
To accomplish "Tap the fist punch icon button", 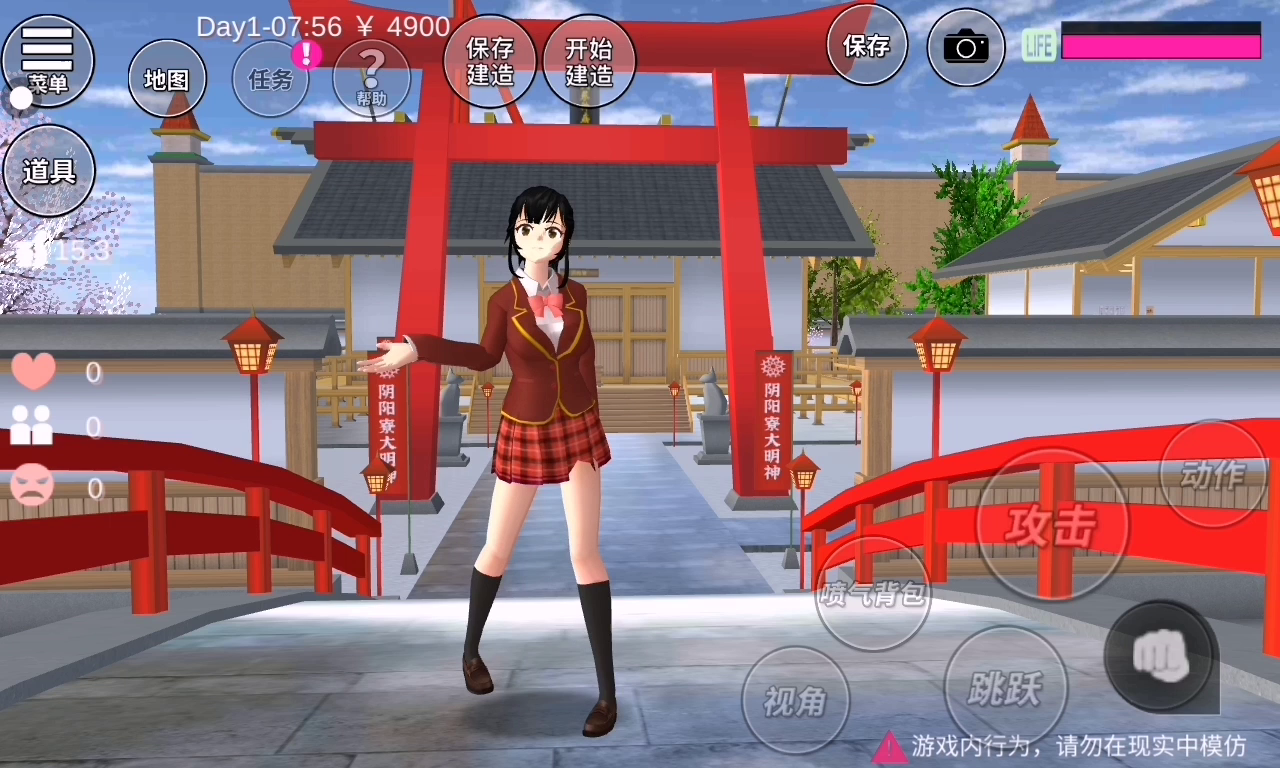I will 1161,656.
